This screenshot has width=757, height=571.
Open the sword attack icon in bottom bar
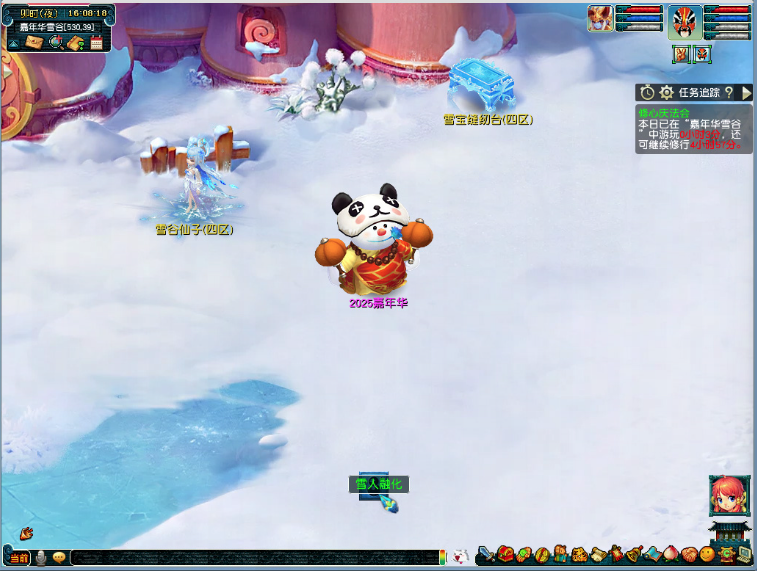(x=485, y=554)
